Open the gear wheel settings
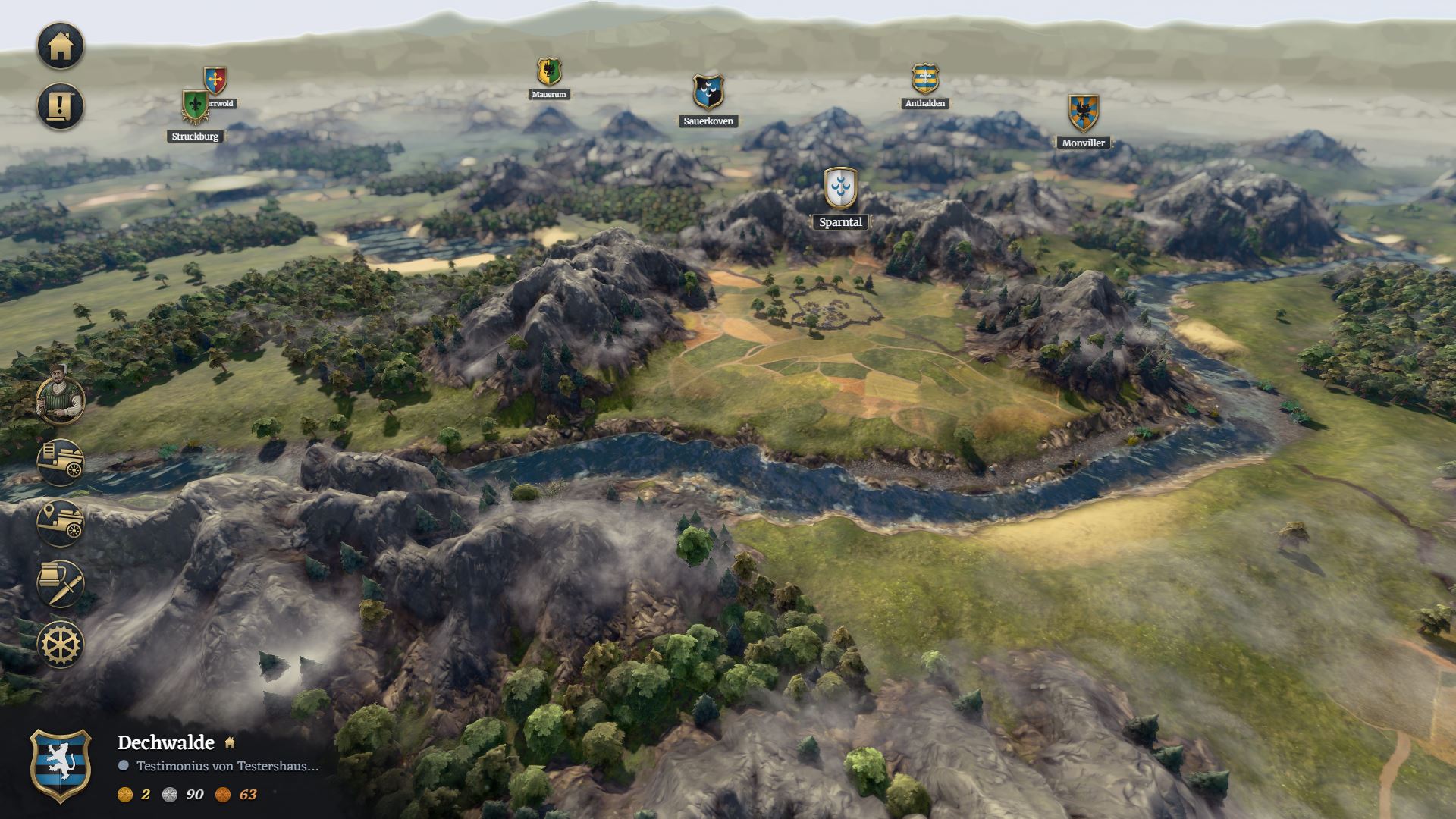Image resolution: width=1456 pixels, height=819 pixels. (x=61, y=645)
